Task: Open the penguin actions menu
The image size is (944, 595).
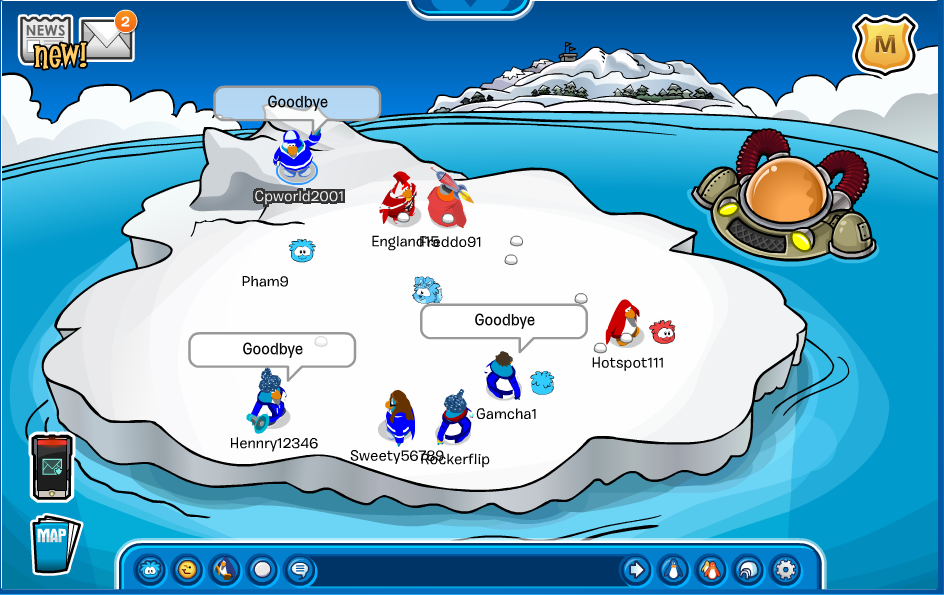Action: 225,570
